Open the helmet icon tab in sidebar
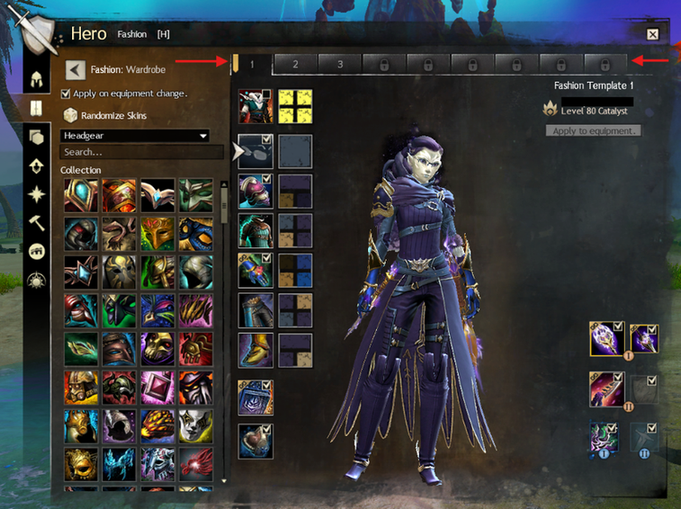681x509 pixels. tap(36, 79)
